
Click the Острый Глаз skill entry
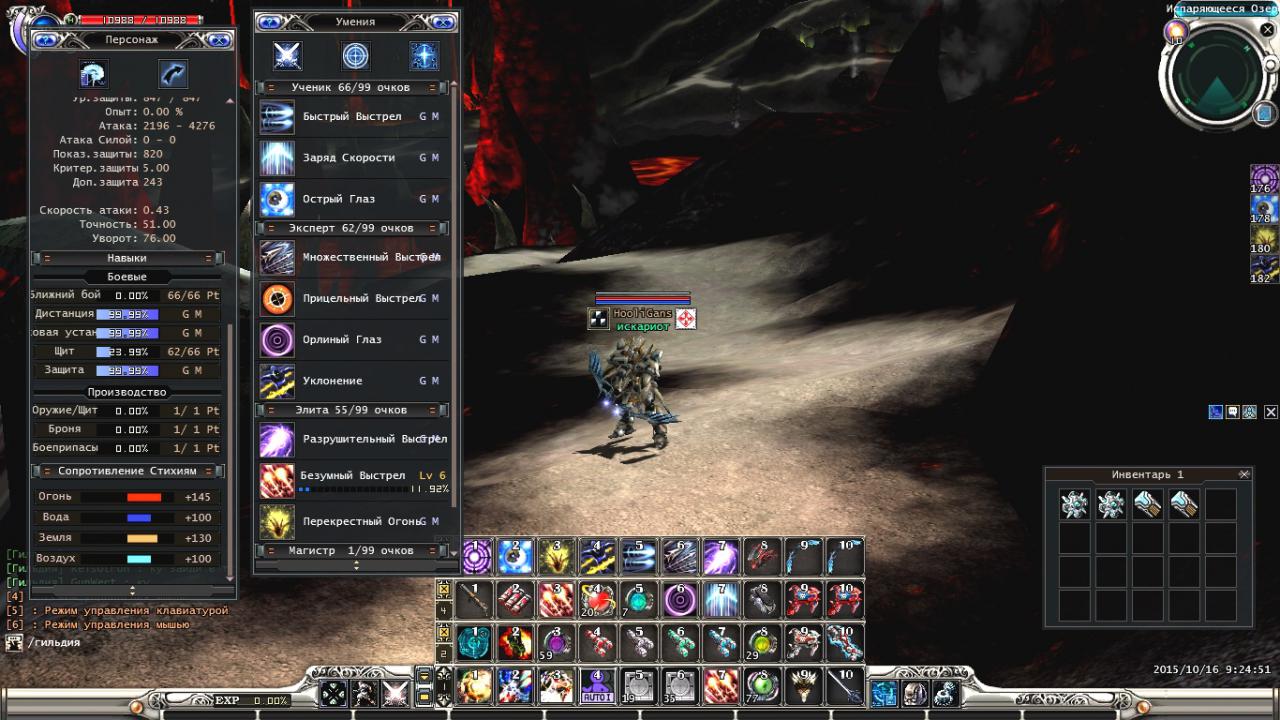[x=340, y=199]
